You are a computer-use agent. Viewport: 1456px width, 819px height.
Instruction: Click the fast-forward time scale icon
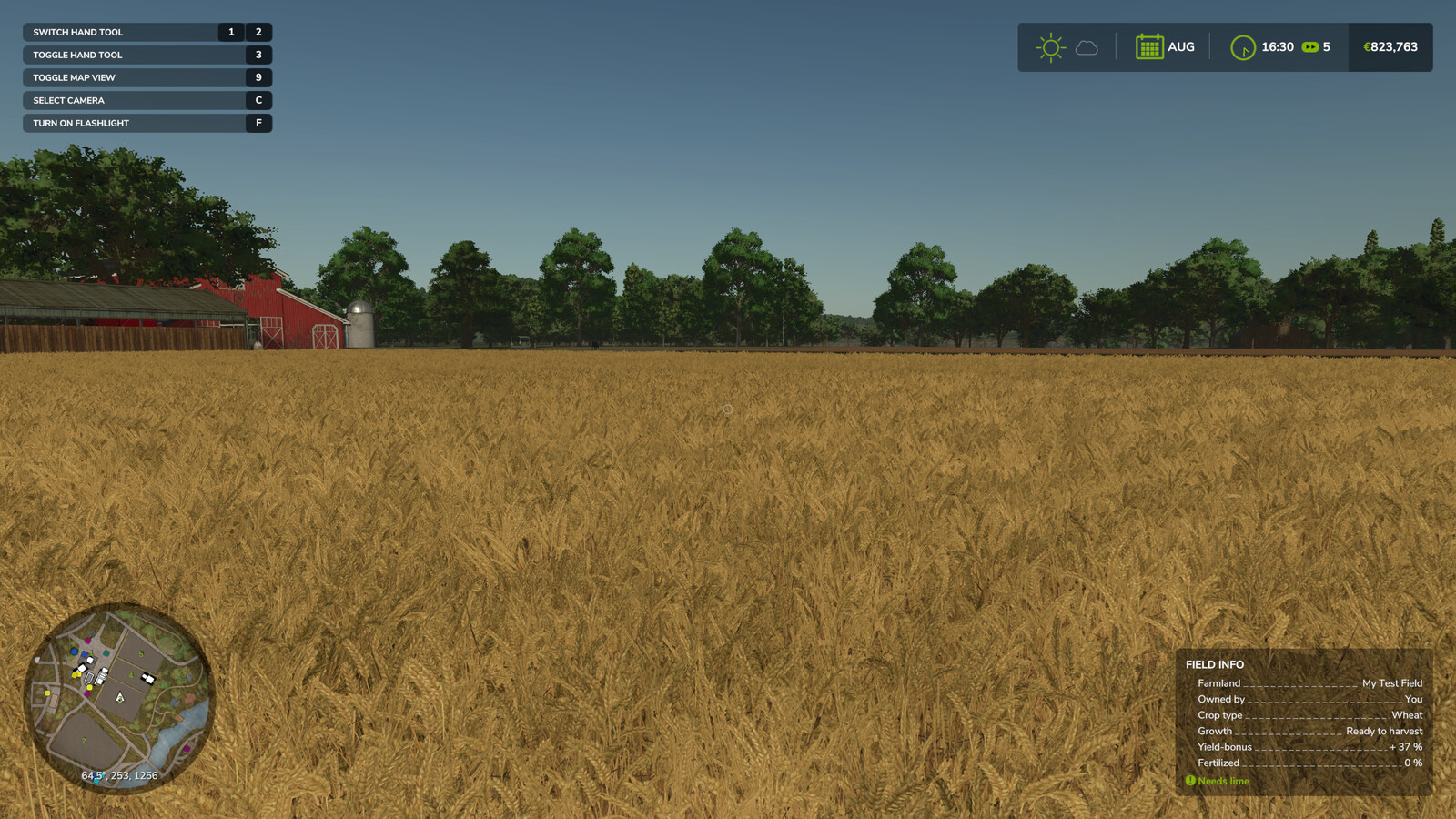(x=1309, y=46)
